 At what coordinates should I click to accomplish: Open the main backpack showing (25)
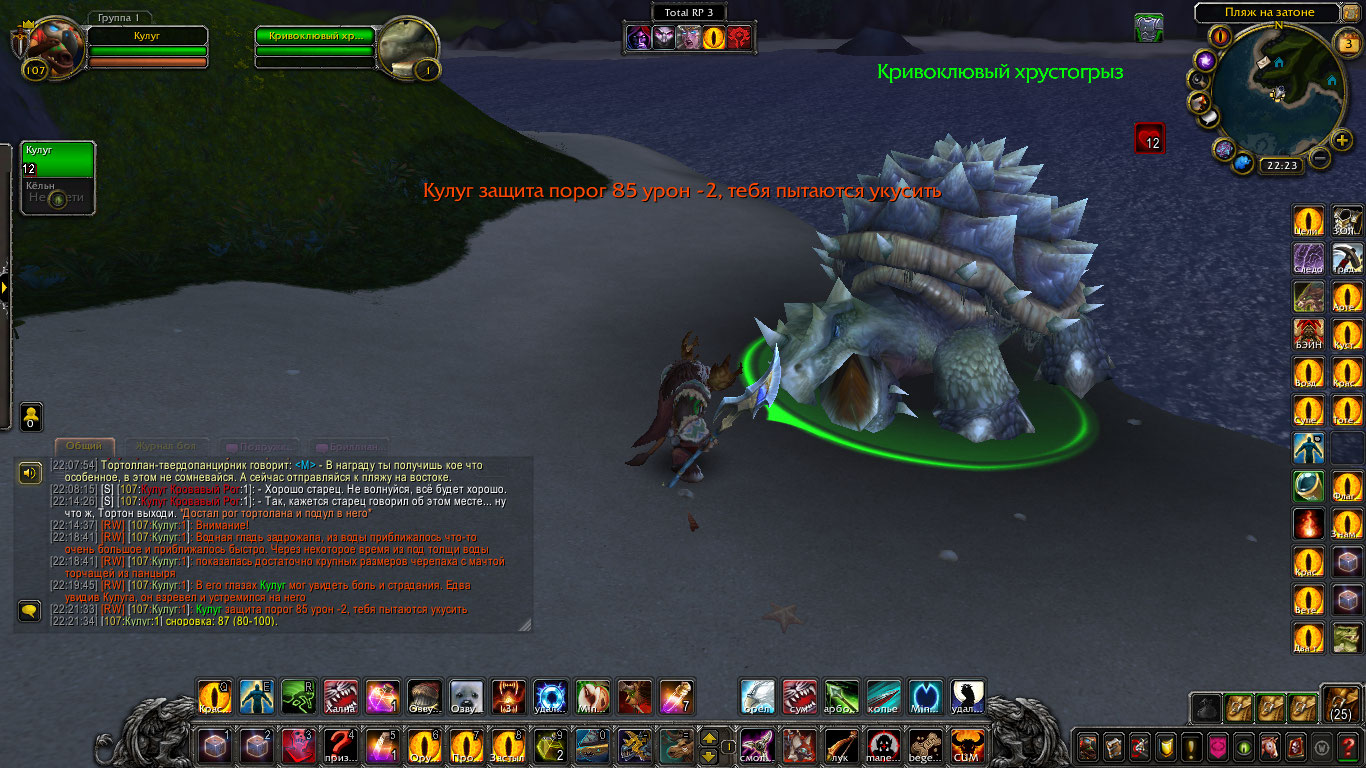click(1340, 705)
